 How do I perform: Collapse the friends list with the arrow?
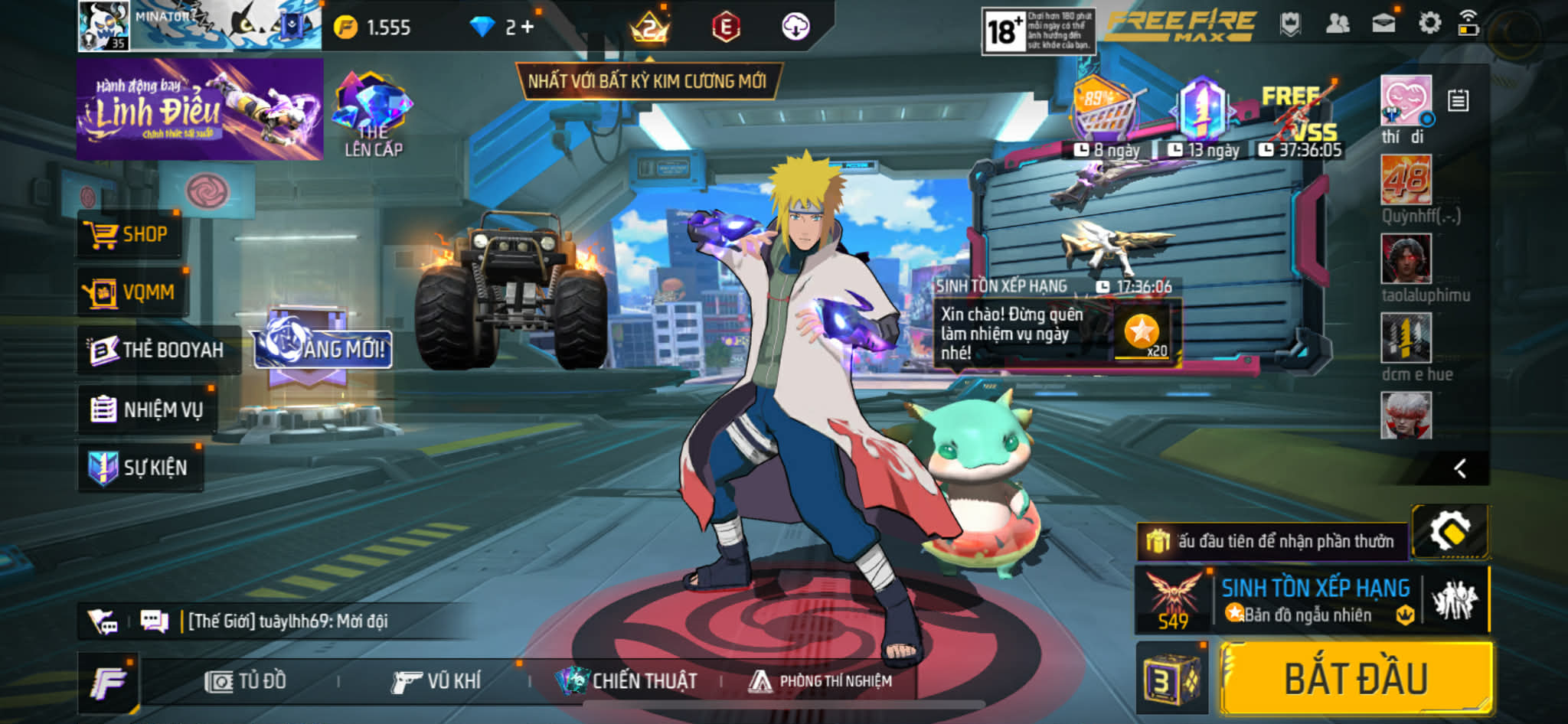1460,468
